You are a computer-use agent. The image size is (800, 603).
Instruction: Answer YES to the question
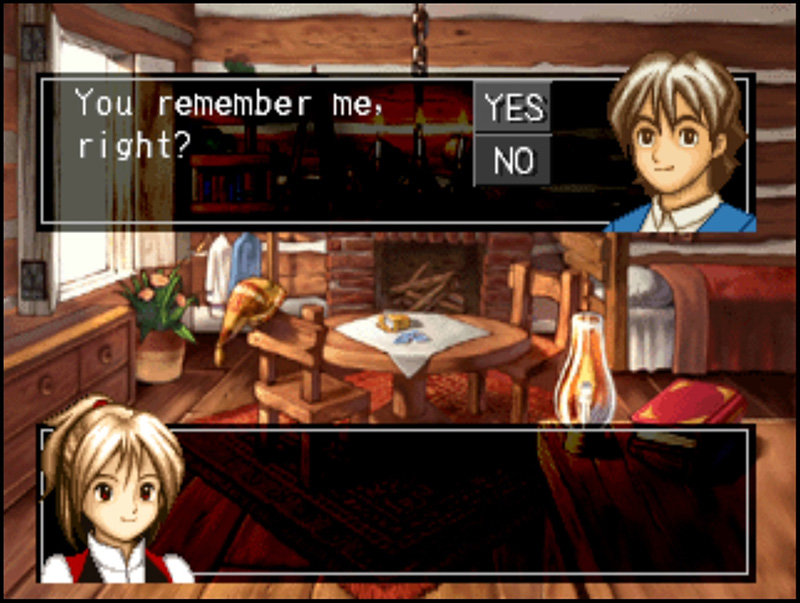[512, 108]
